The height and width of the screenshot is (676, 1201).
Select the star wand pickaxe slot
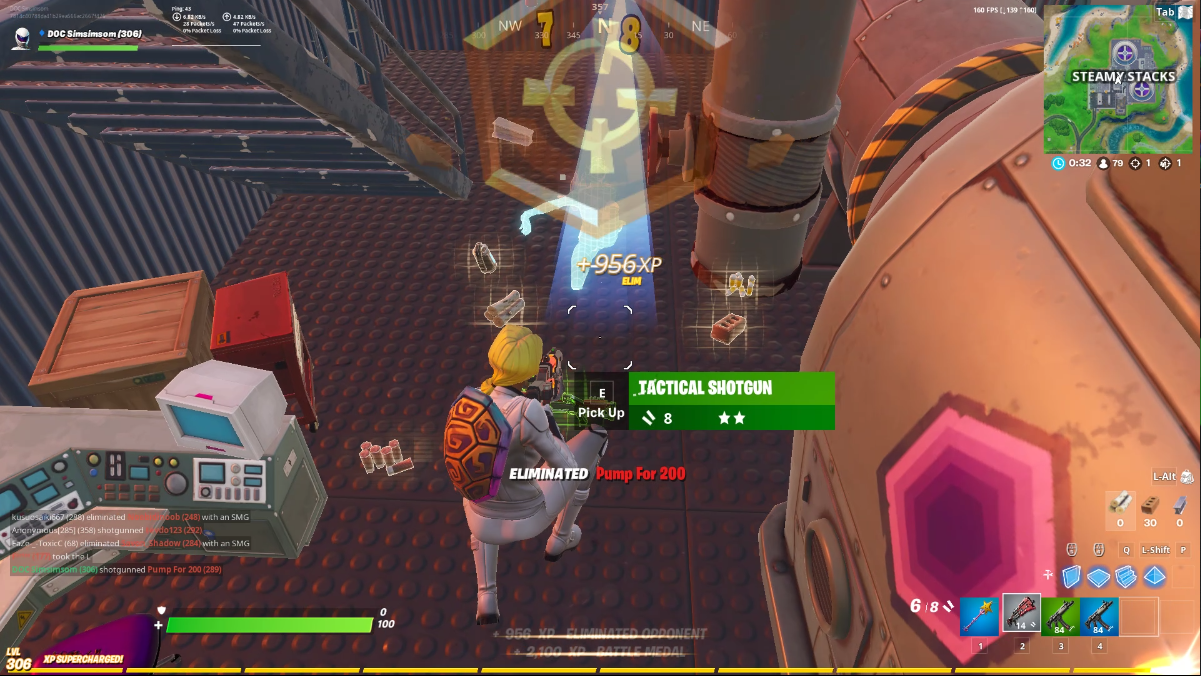pyautogui.click(x=979, y=616)
